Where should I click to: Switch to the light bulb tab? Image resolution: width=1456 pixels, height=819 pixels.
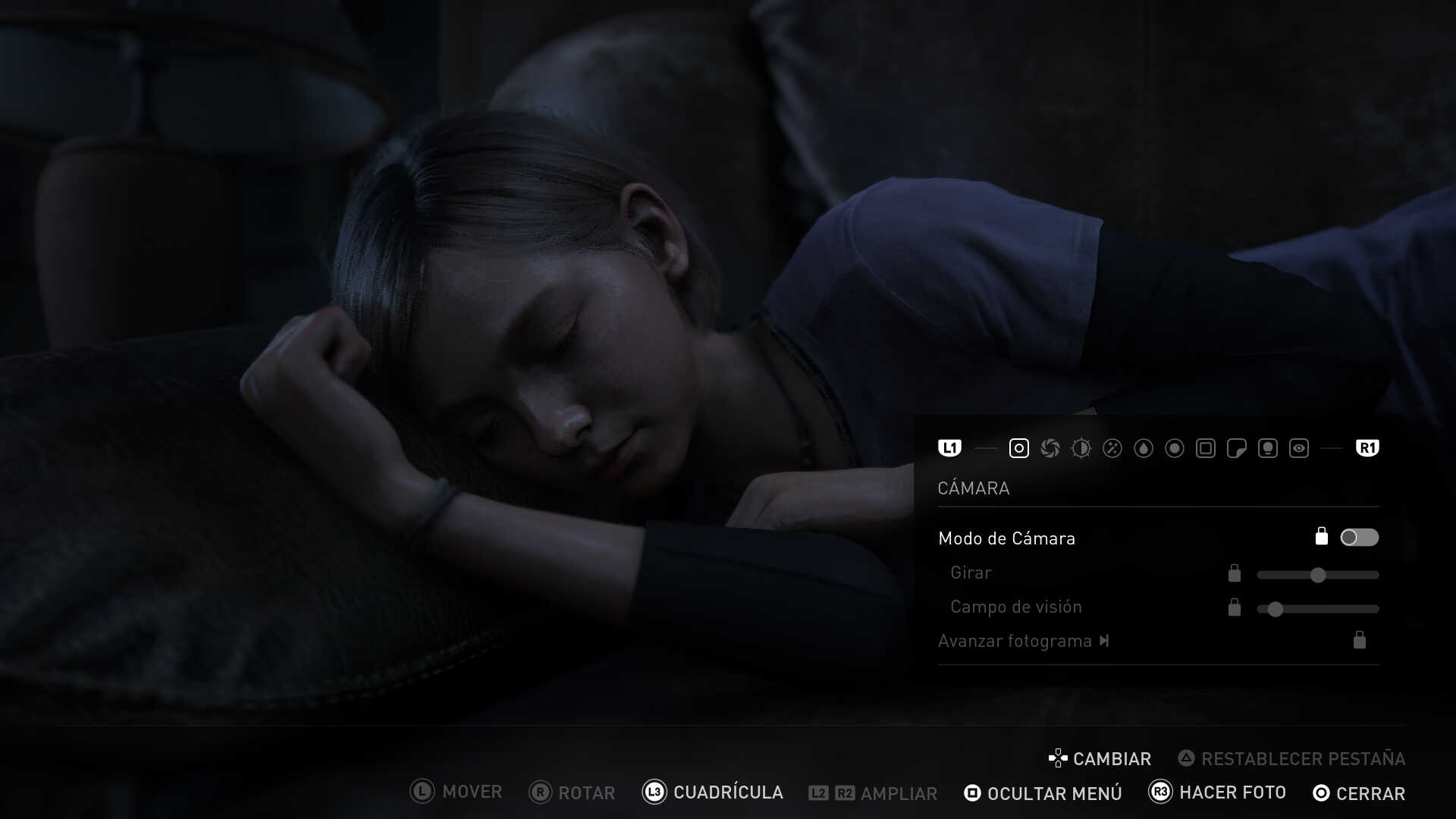[1267, 448]
